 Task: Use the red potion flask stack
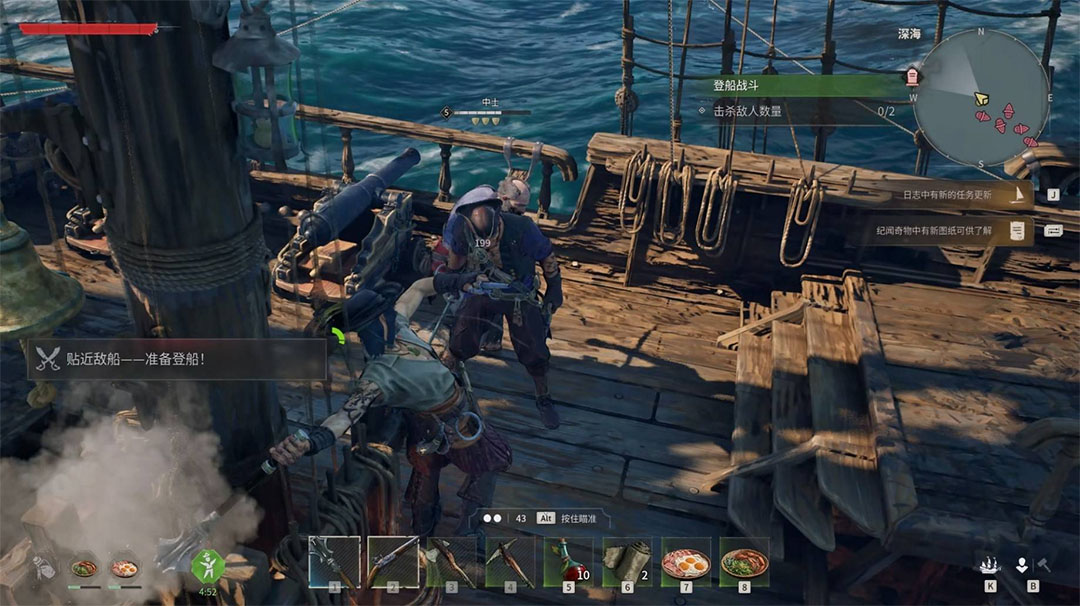568,561
